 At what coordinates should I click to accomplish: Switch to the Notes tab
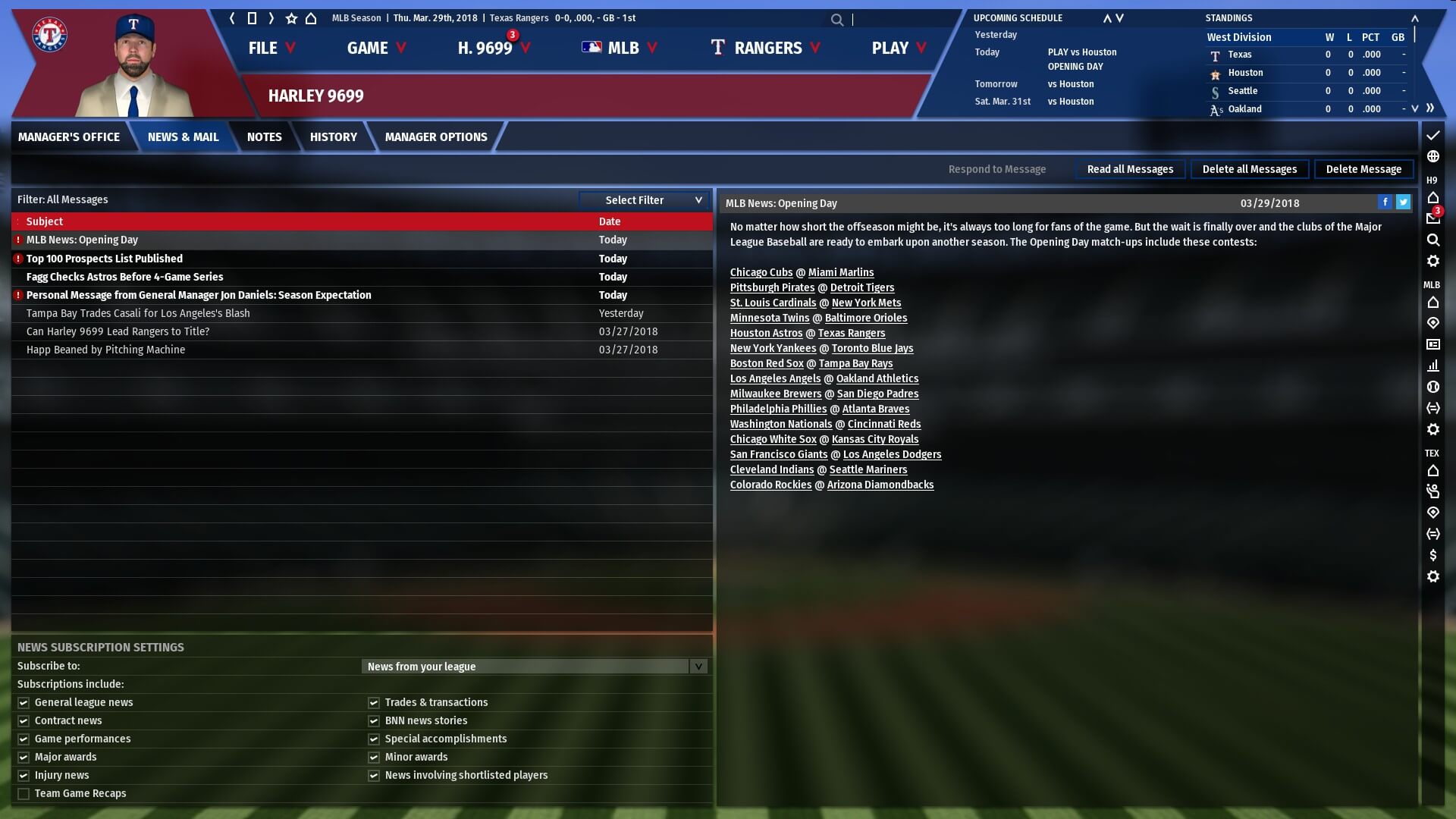click(x=264, y=137)
